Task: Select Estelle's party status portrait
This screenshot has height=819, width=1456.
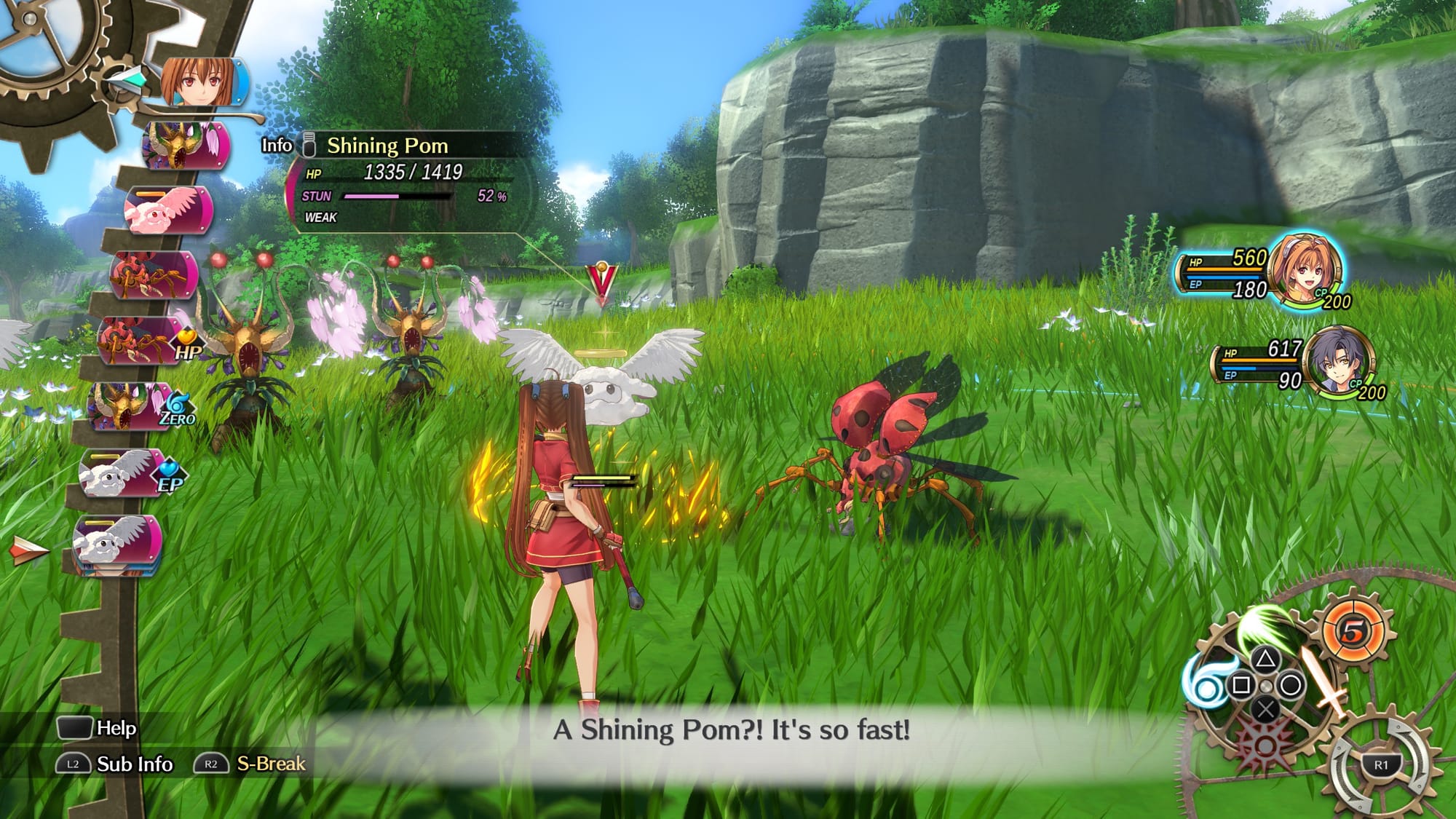Action: click(1305, 268)
